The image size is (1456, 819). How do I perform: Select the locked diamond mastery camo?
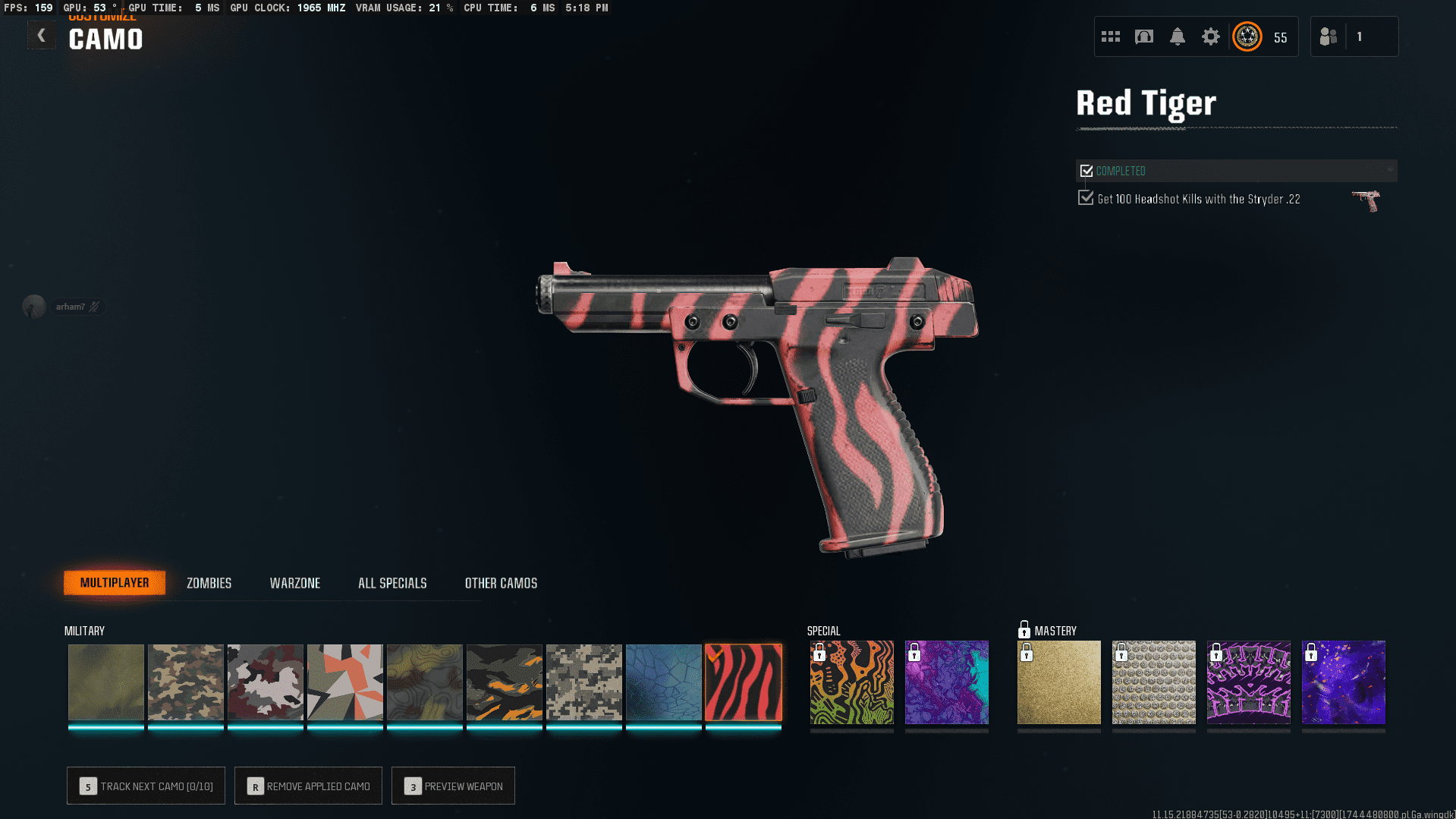tap(1154, 682)
